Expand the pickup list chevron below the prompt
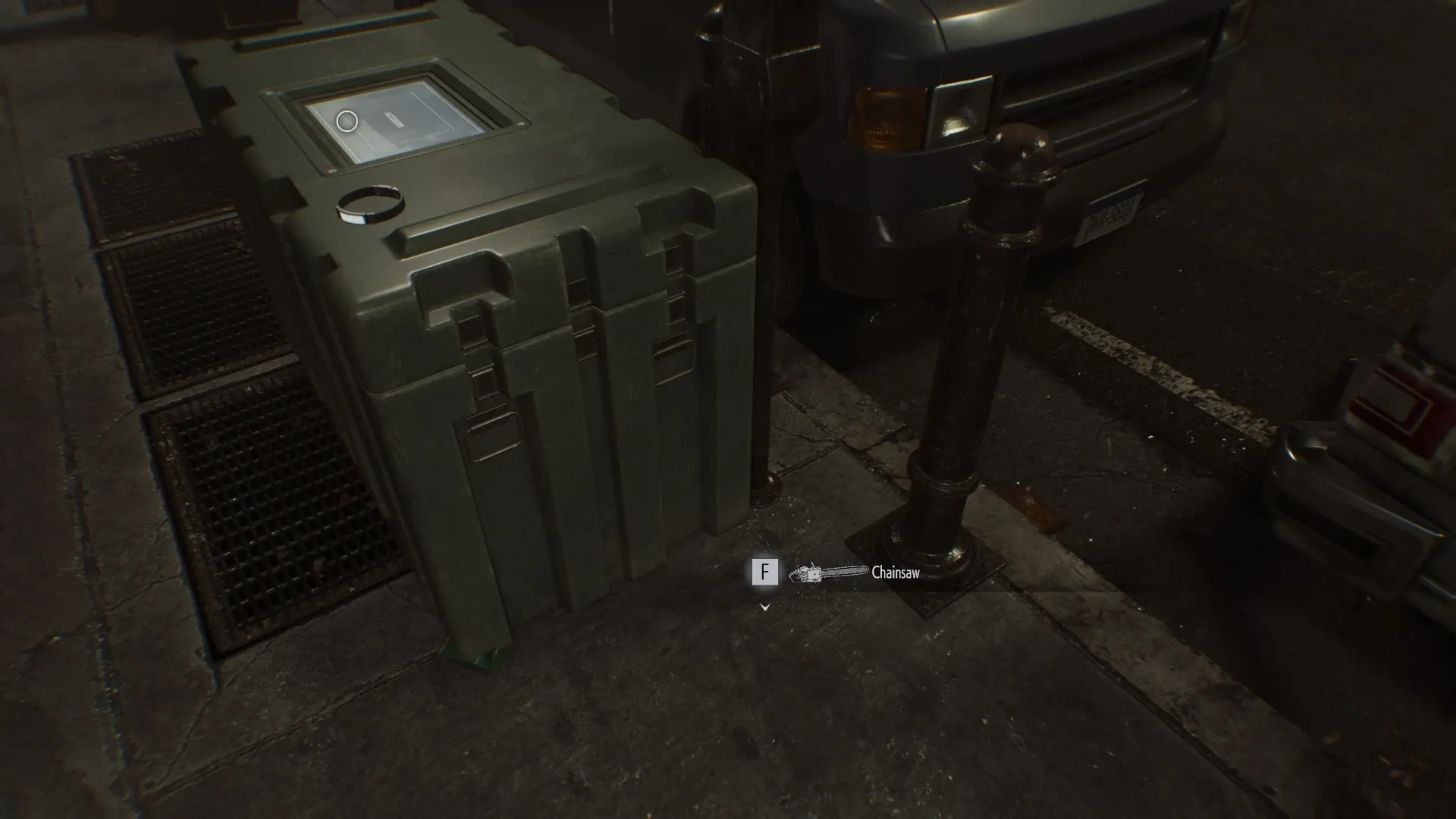Screen dimensions: 1456x819 pyautogui.click(x=764, y=607)
